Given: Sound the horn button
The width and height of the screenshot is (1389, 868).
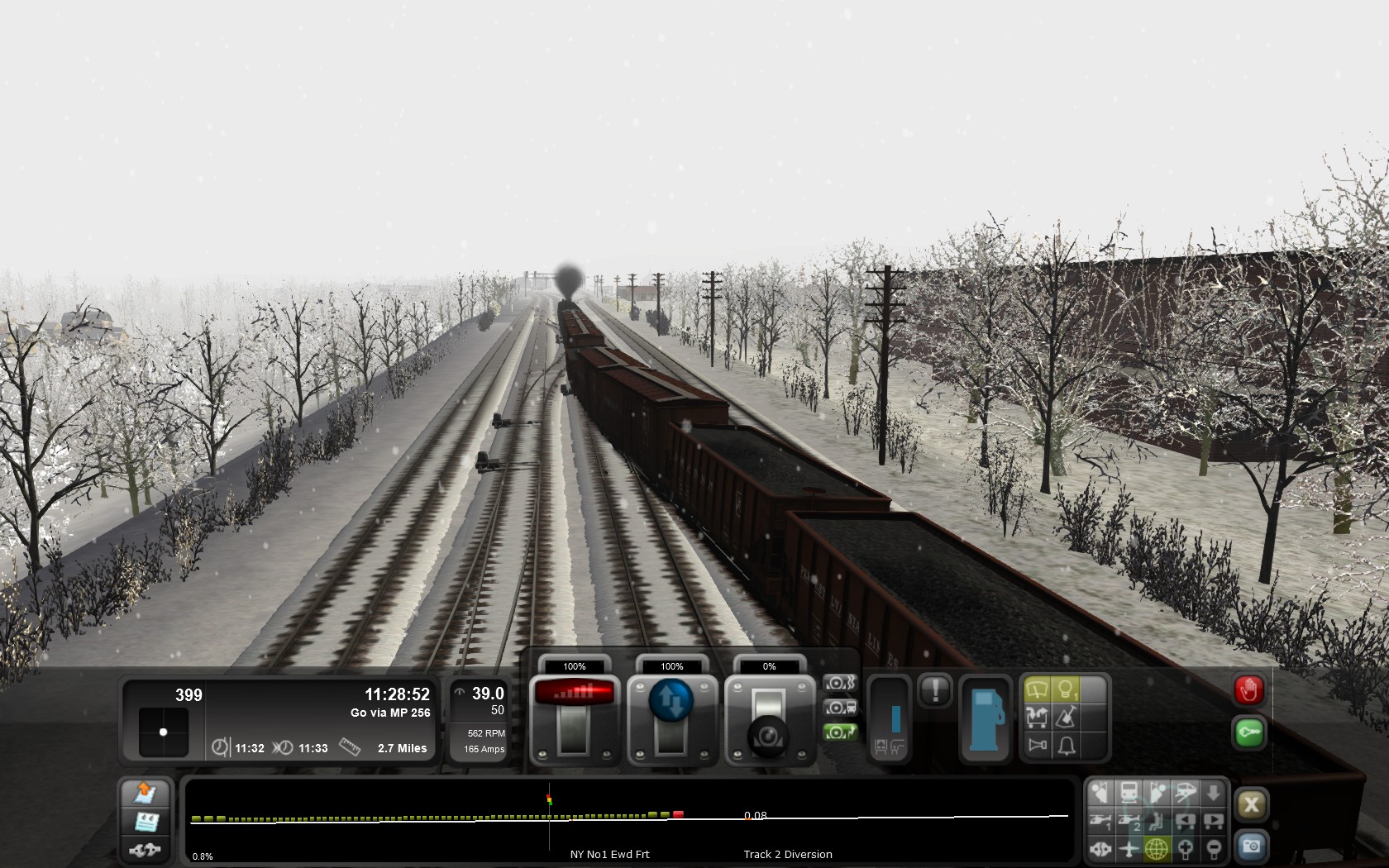Looking at the screenshot, I should click(x=1037, y=746).
